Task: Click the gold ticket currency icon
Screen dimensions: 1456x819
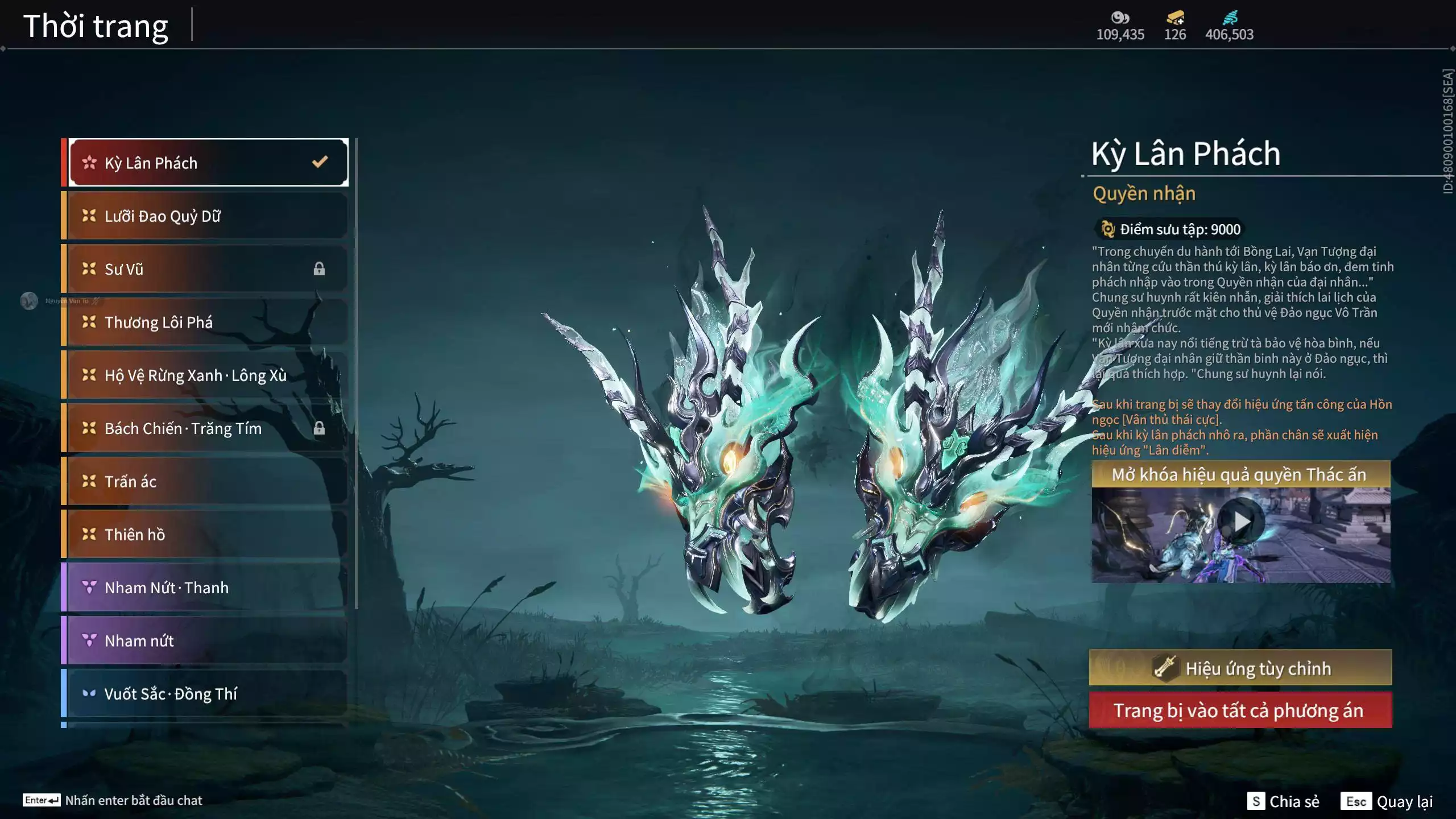Action: 1175,19
